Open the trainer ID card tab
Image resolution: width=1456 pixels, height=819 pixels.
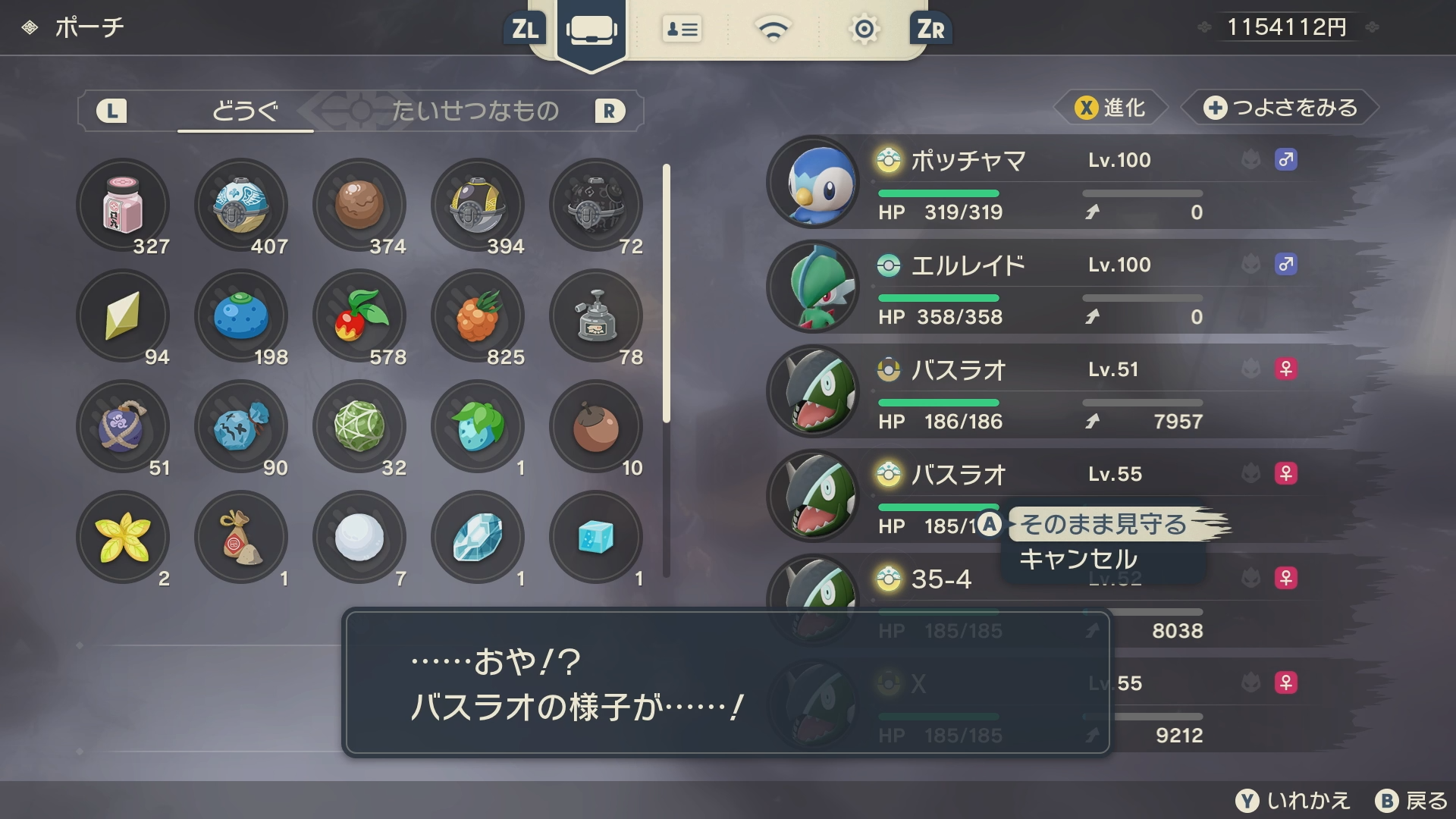point(682,30)
